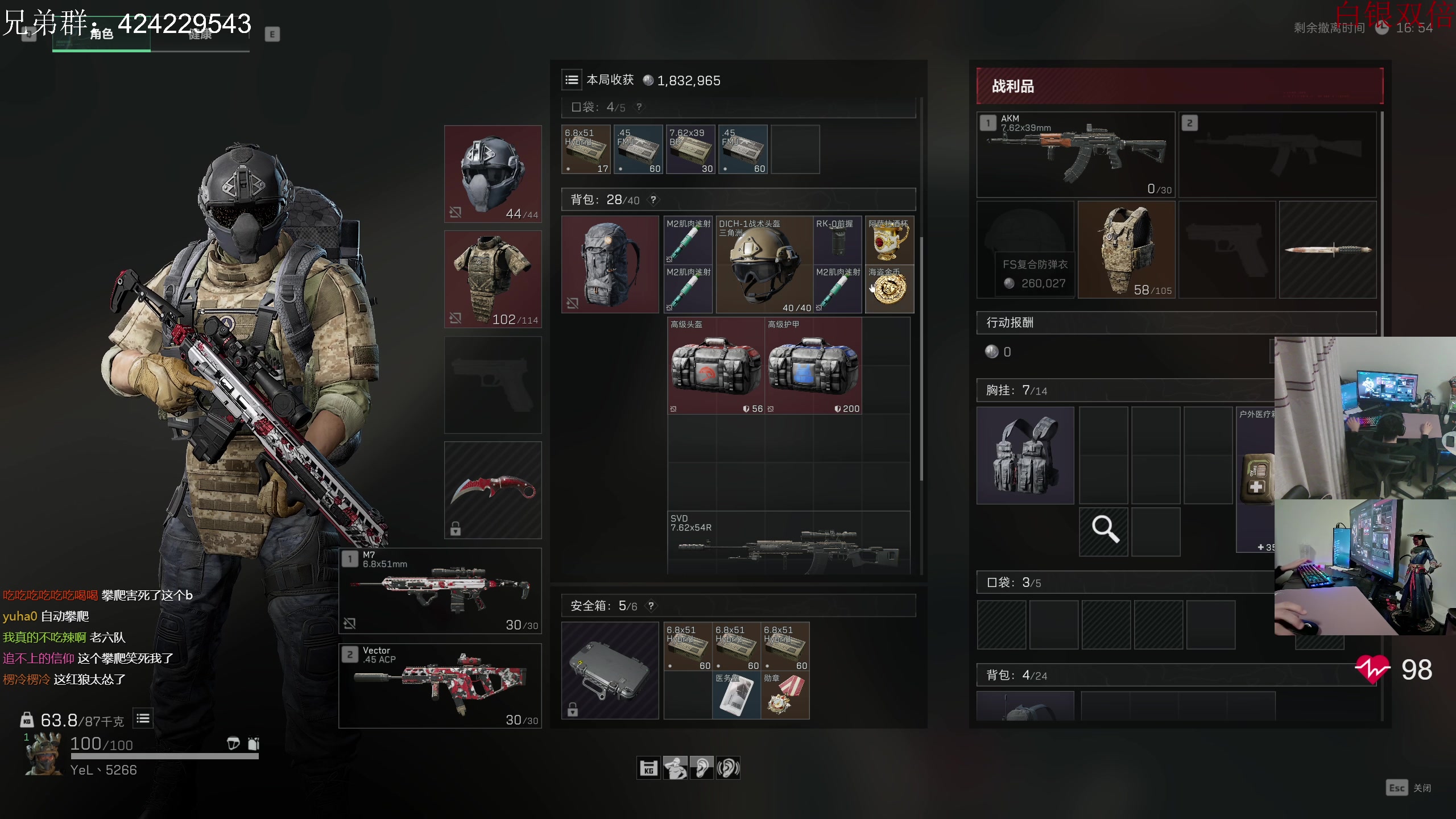The image size is (1456, 819).
Task: Select the equipped body armor slot
Action: (493, 279)
